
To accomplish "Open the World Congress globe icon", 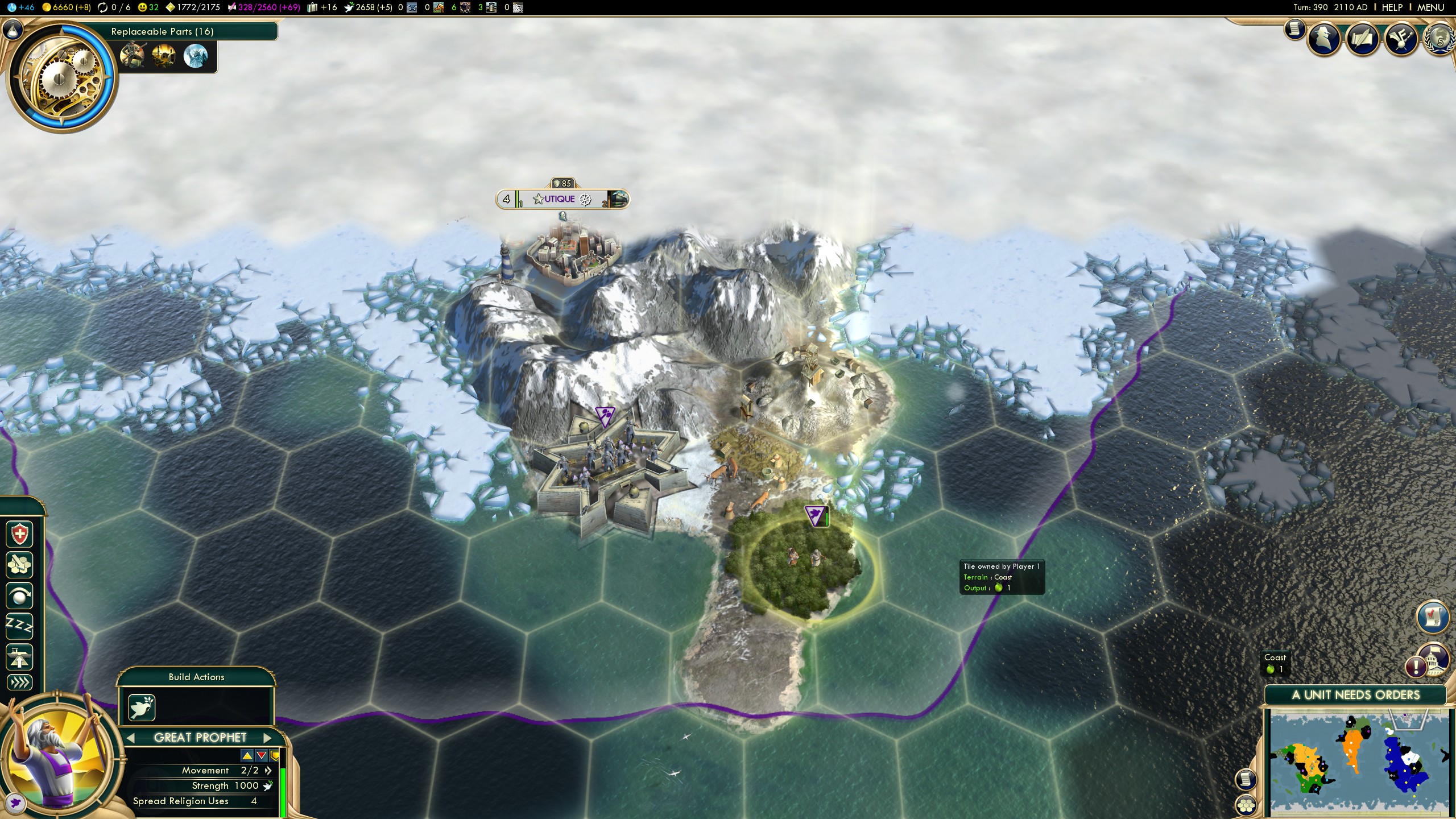I will pos(1440,40).
